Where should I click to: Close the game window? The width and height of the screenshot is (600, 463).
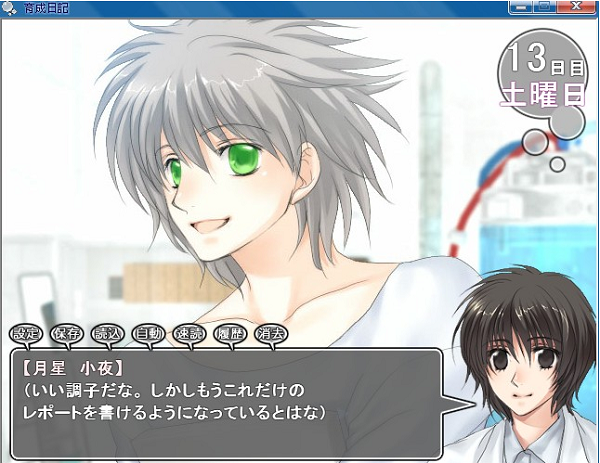tap(575, 7)
